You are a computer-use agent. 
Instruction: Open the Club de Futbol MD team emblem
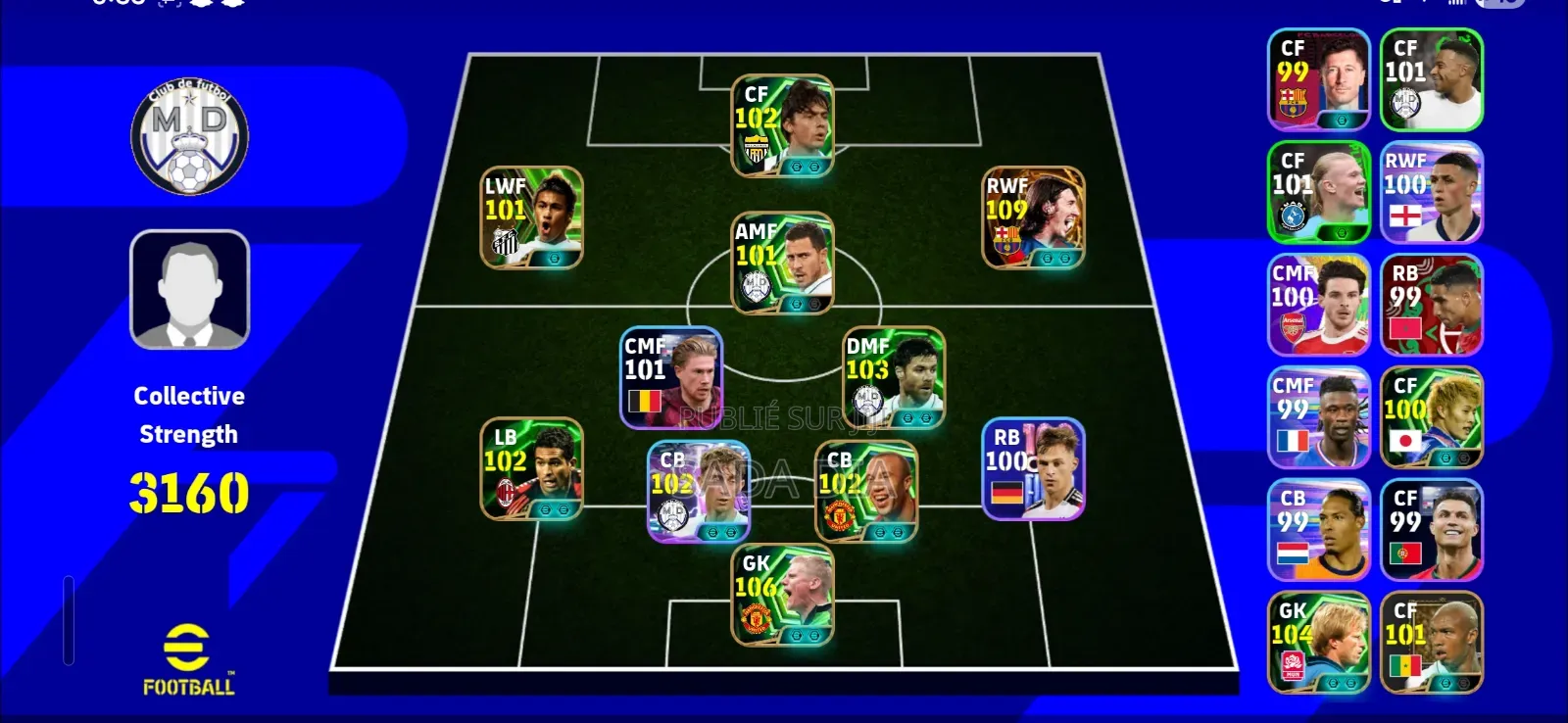click(x=189, y=137)
